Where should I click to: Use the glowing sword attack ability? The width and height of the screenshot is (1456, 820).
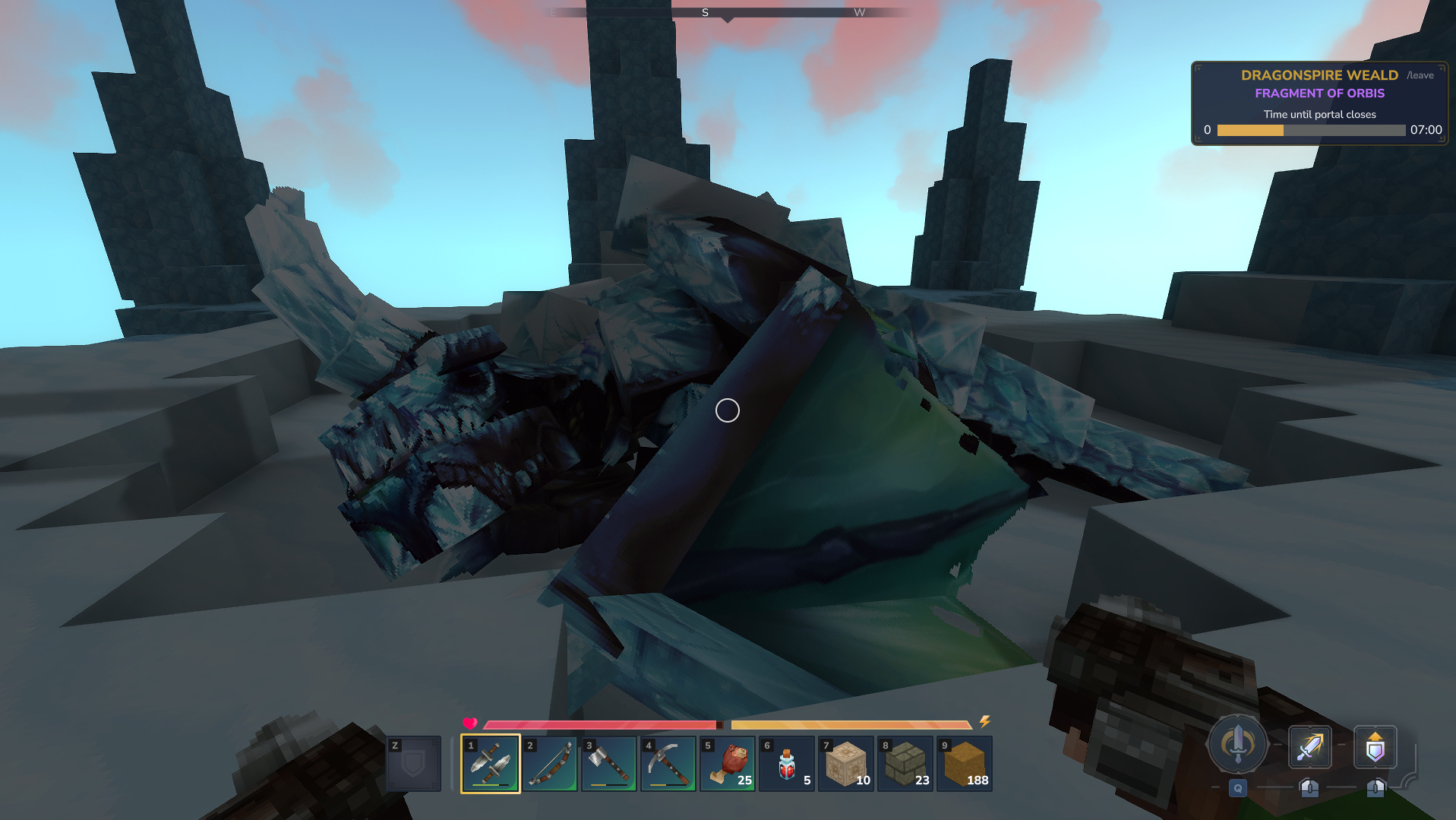point(1309,747)
